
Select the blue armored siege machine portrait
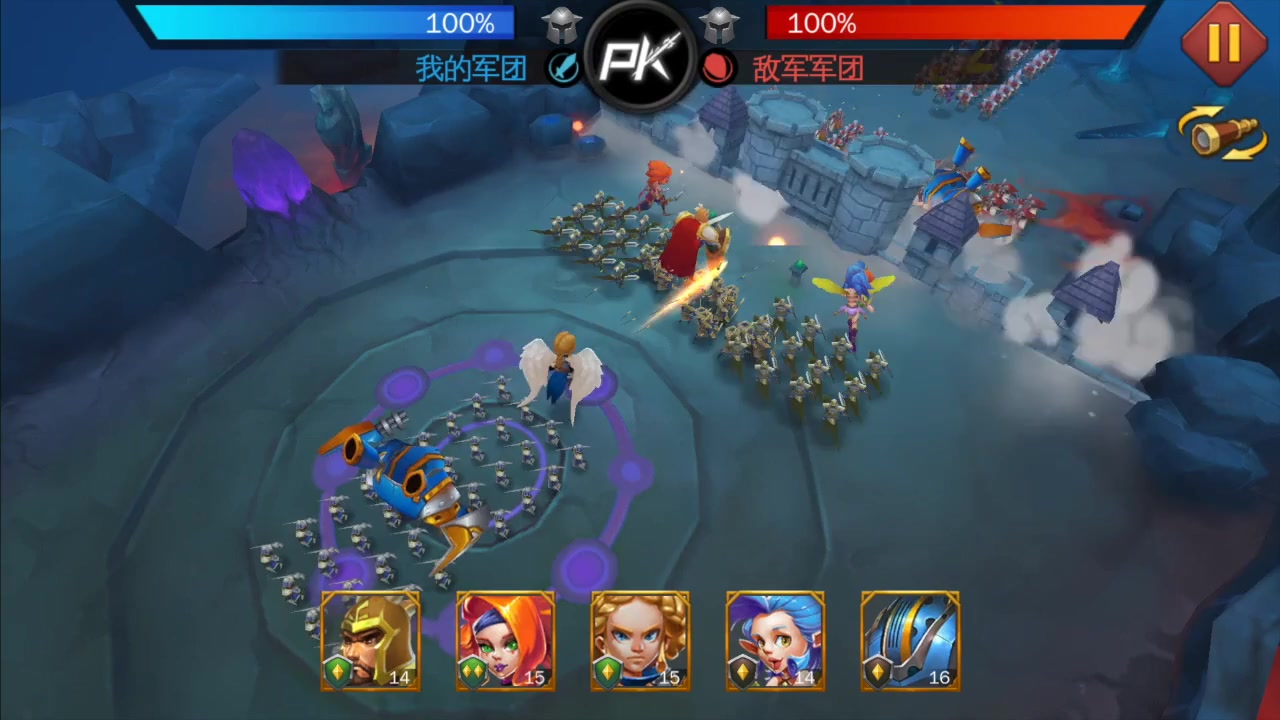pos(910,640)
